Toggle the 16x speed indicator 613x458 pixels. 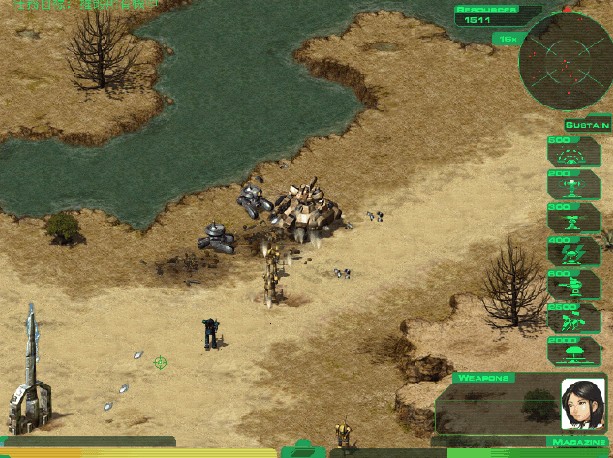(507, 39)
